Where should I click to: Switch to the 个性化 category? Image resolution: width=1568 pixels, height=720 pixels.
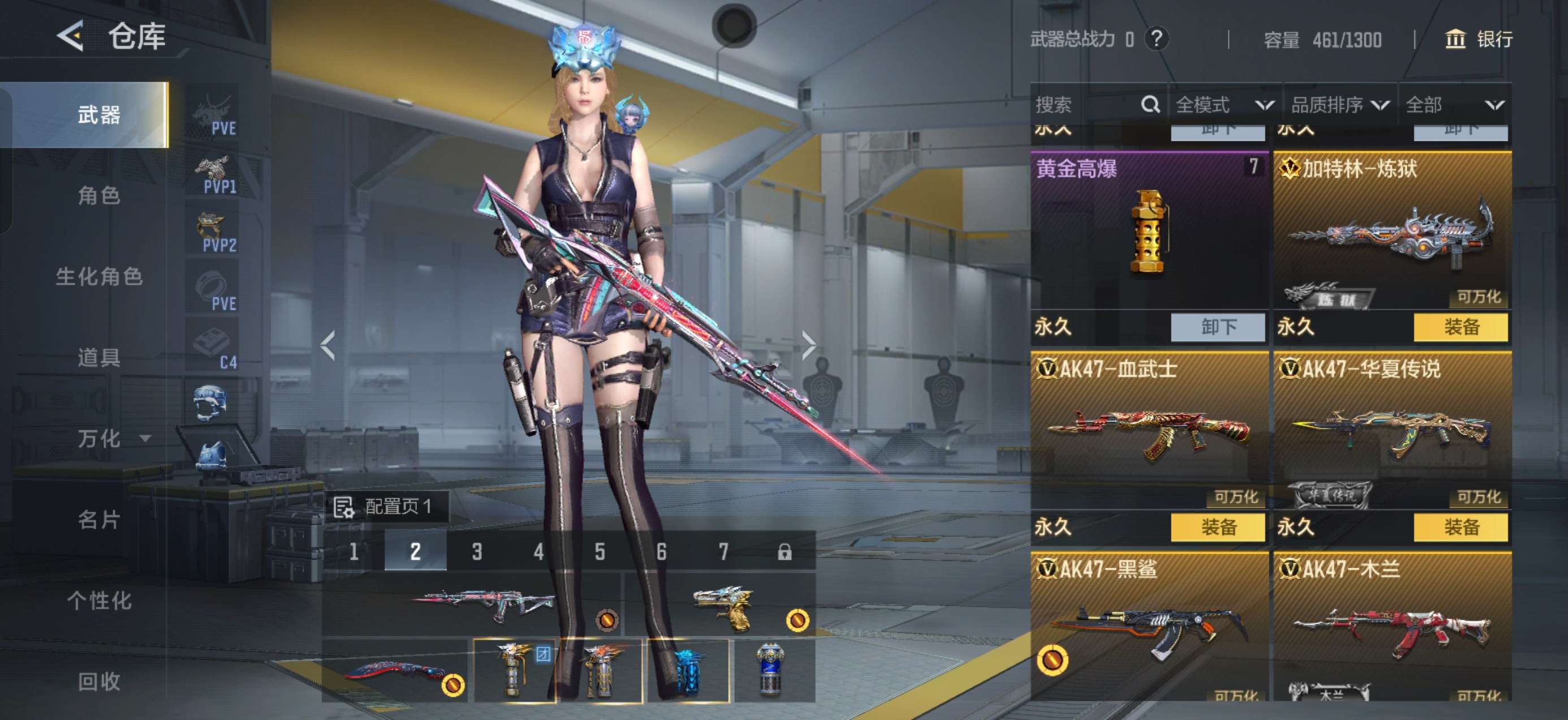click(x=98, y=601)
